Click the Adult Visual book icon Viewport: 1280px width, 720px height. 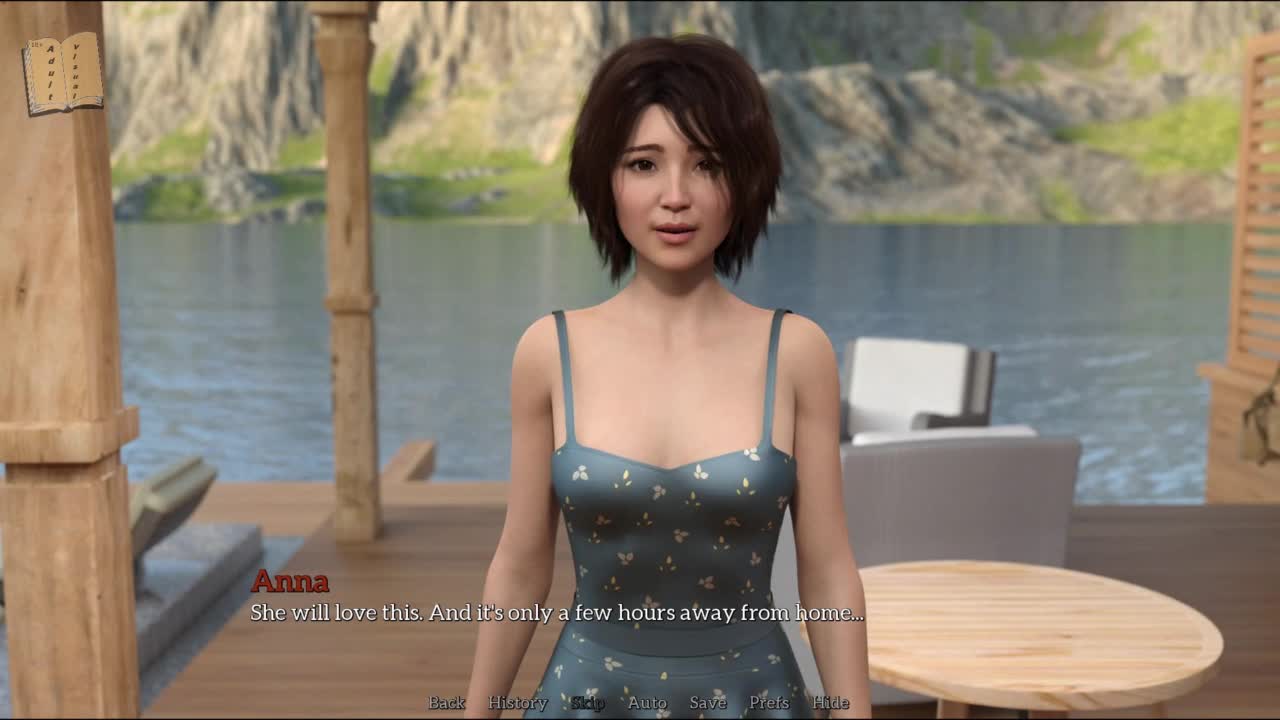coord(63,73)
